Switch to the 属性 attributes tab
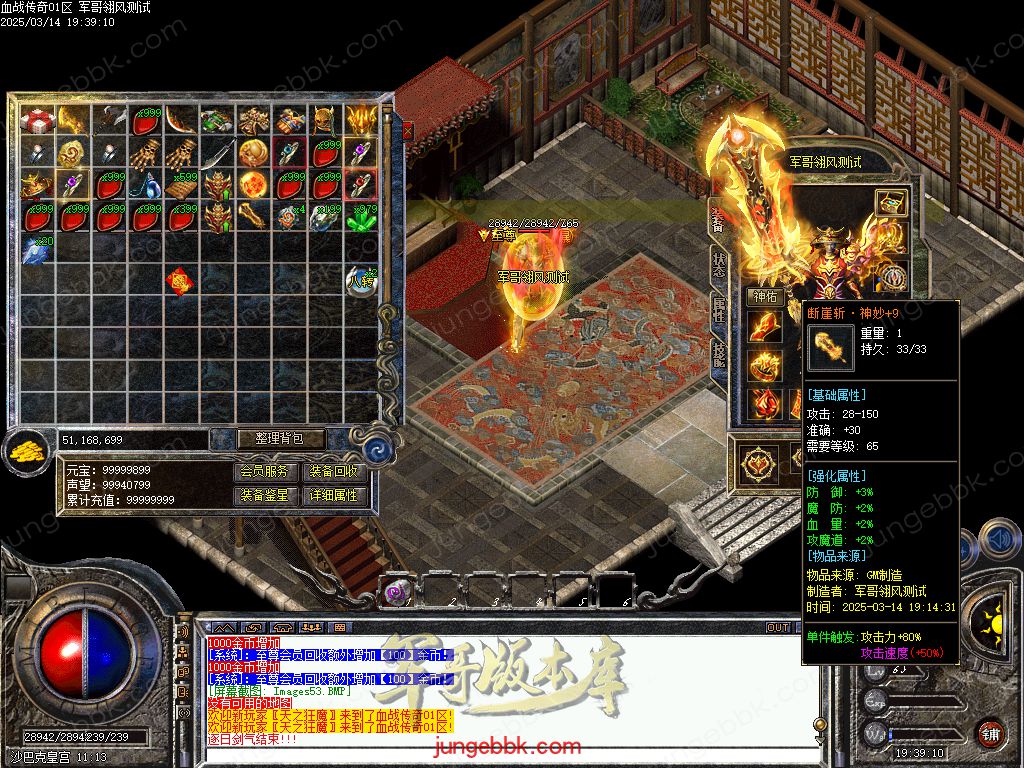 [719, 312]
